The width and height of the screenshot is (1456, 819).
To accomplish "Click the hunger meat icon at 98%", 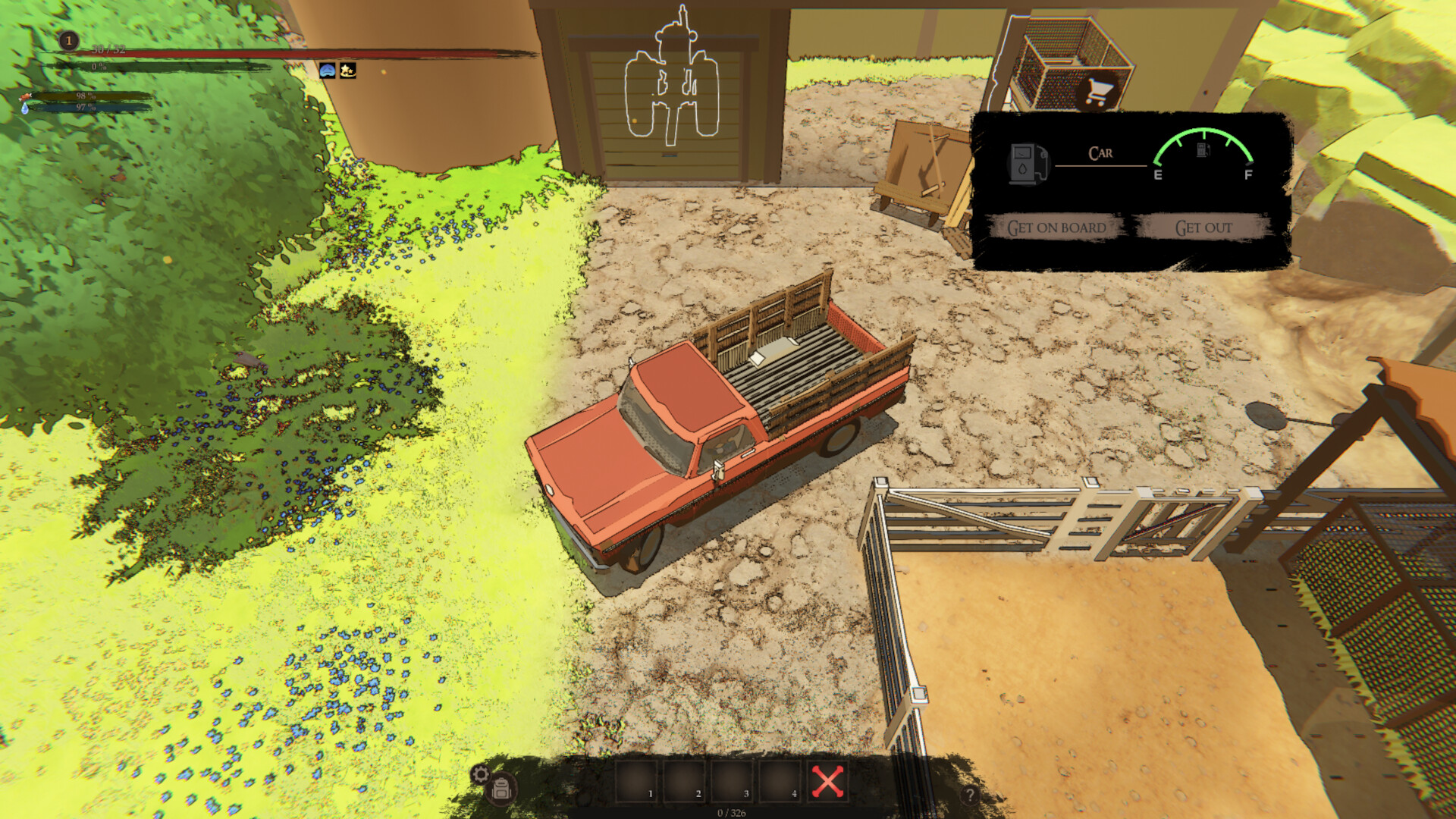I will 25,95.
